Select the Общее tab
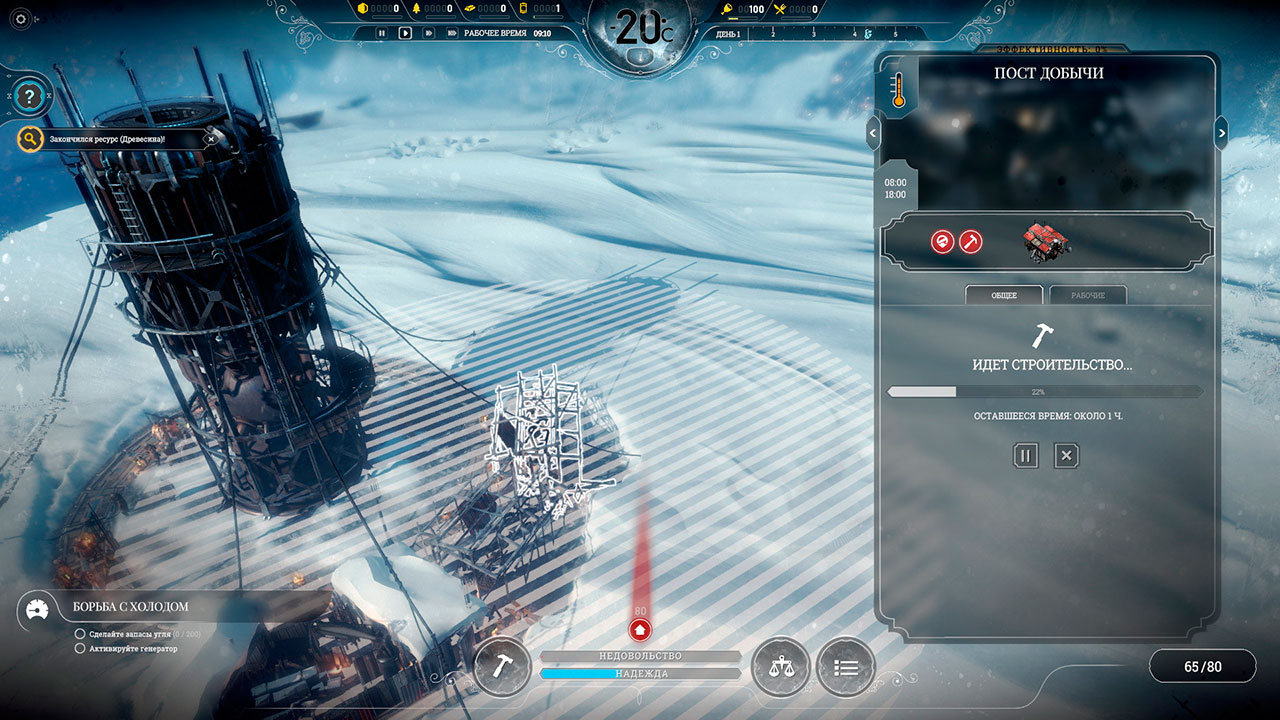The image size is (1280, 720). (1003, 295)
